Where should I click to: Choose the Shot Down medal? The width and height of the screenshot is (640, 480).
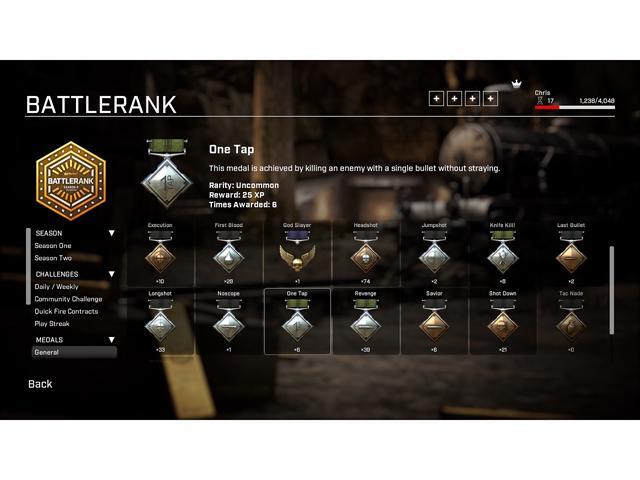pyautogui.click(x=502, y=324)
